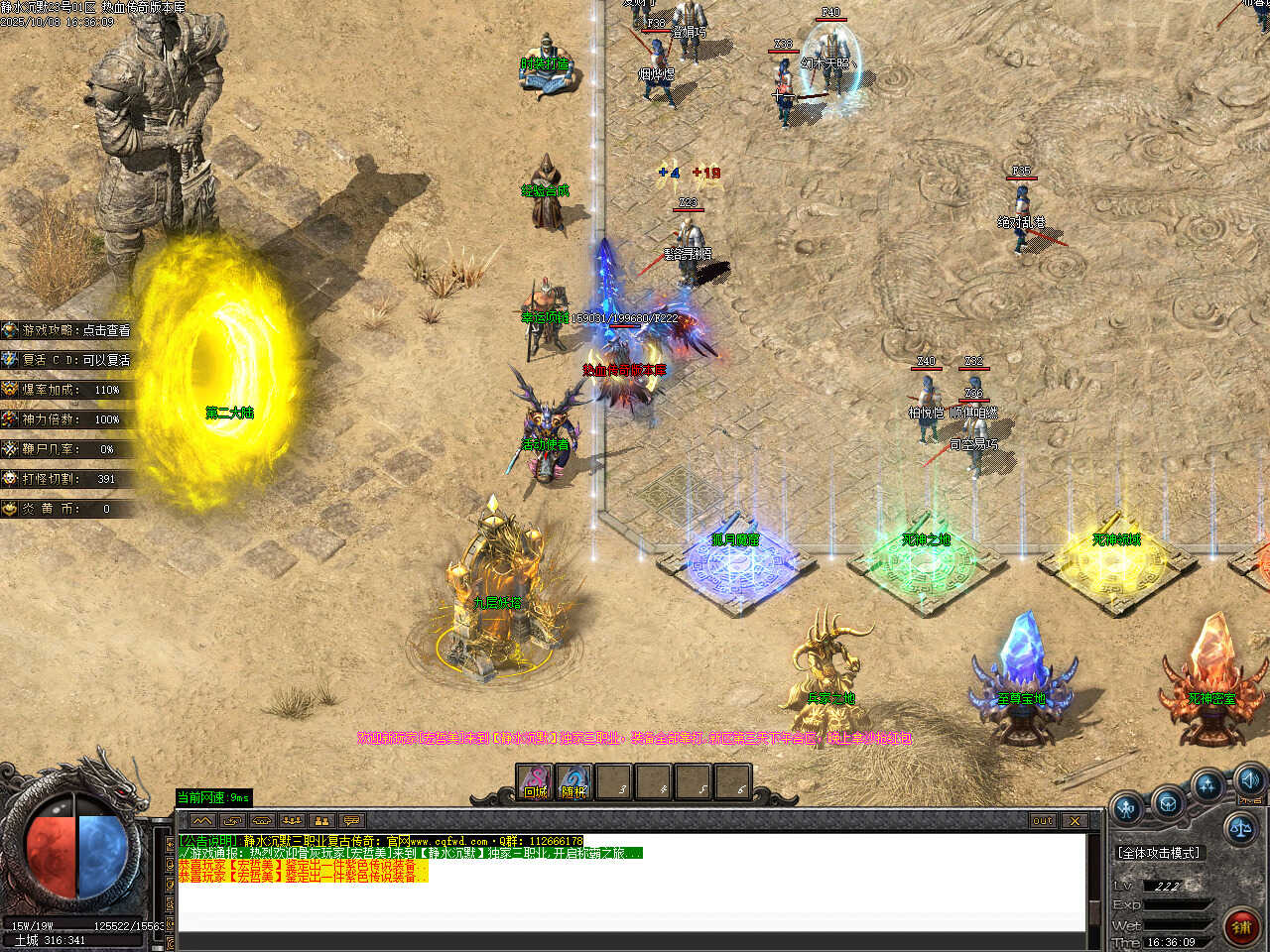Image resolution: width=1270 pixels, height=952 pixels.
Task: Click the chat log scrollbar handle
Action: [x=1094, y=912]
